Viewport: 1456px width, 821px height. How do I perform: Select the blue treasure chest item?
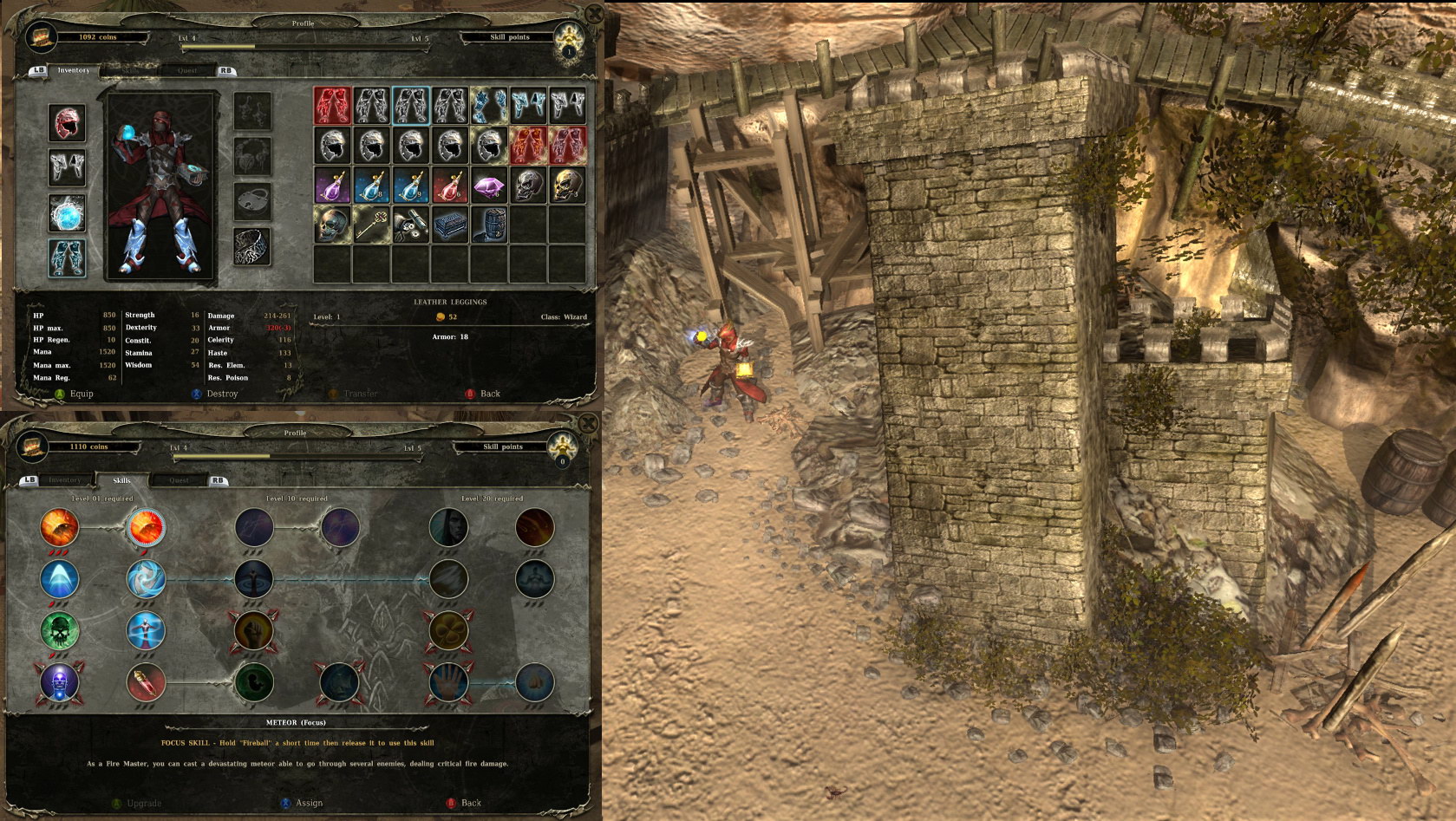tap(450, 225)
